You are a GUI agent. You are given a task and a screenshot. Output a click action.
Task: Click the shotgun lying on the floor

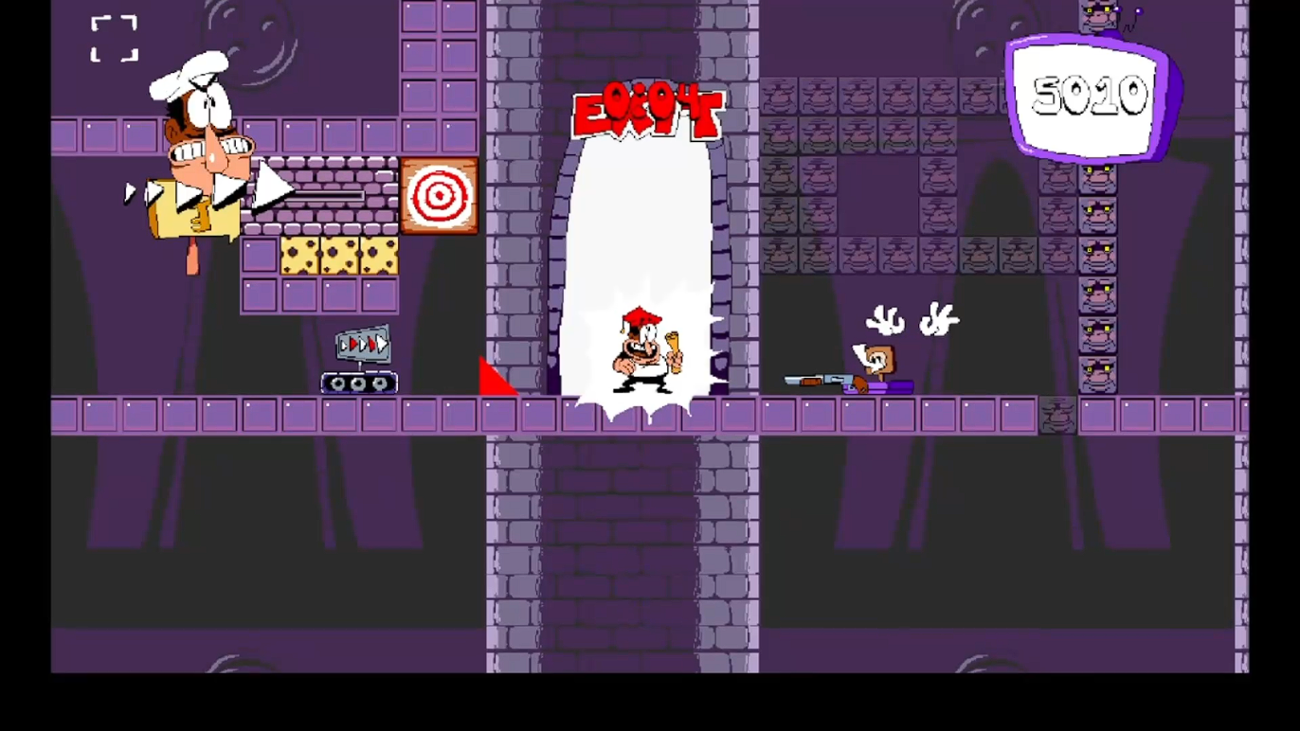pos(820,378)
